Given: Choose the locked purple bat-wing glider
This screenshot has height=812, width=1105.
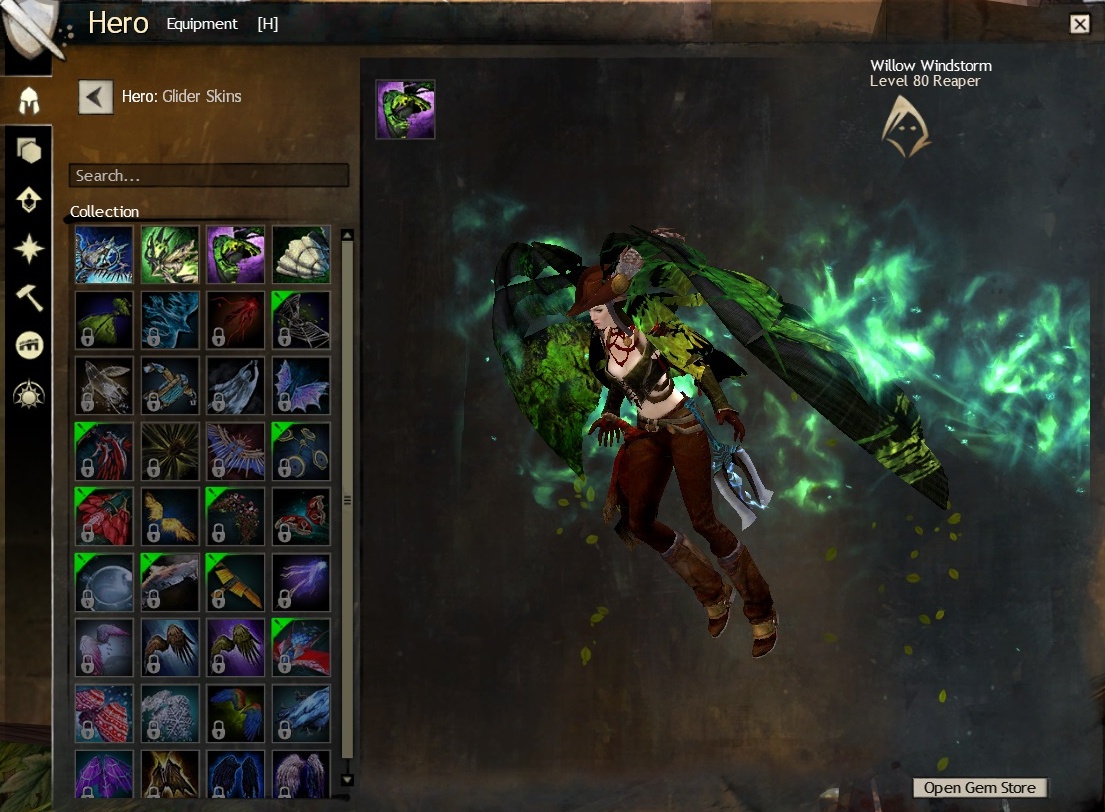Looking at the screenshot, I should point(301,385).
